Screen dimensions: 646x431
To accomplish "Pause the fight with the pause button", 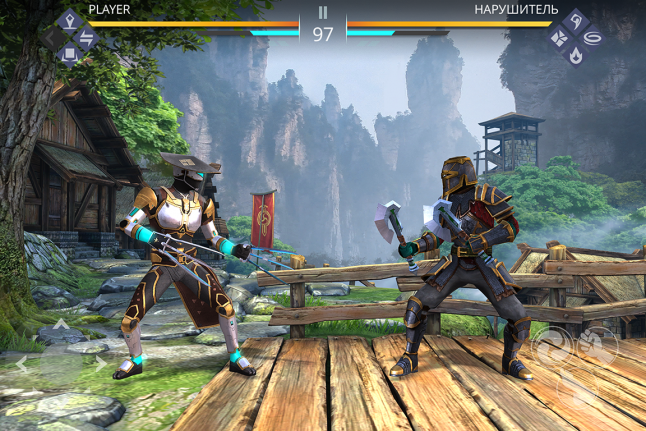I will [323, 13].
